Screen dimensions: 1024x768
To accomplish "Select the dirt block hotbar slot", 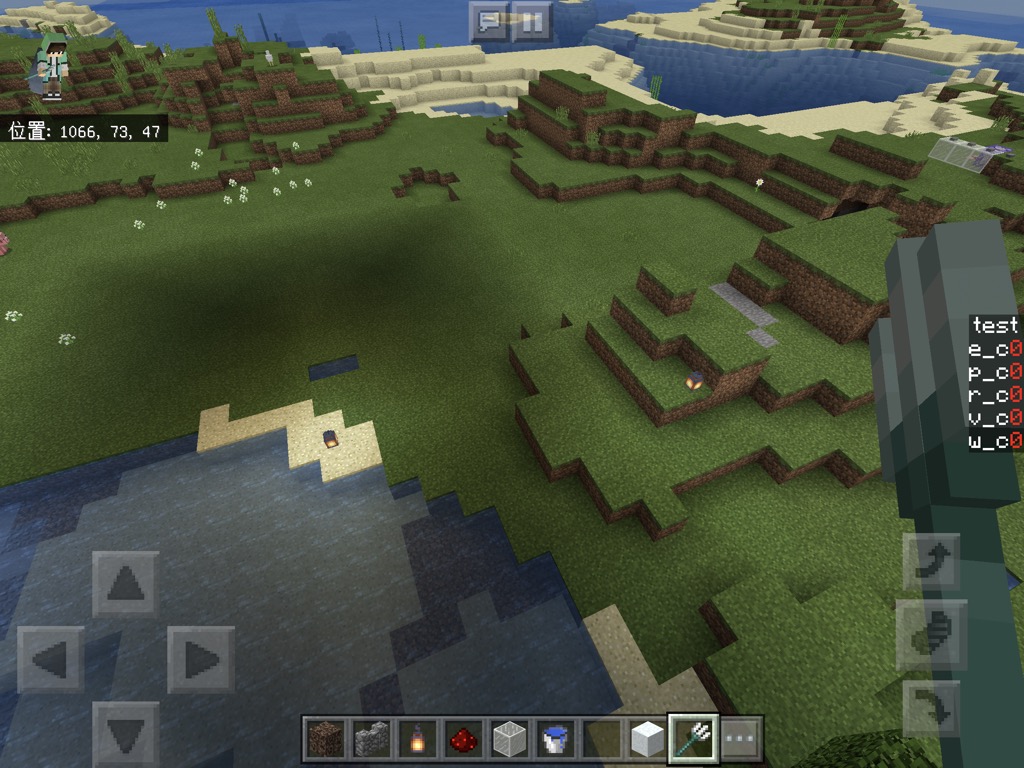I will tap(325, 739).
